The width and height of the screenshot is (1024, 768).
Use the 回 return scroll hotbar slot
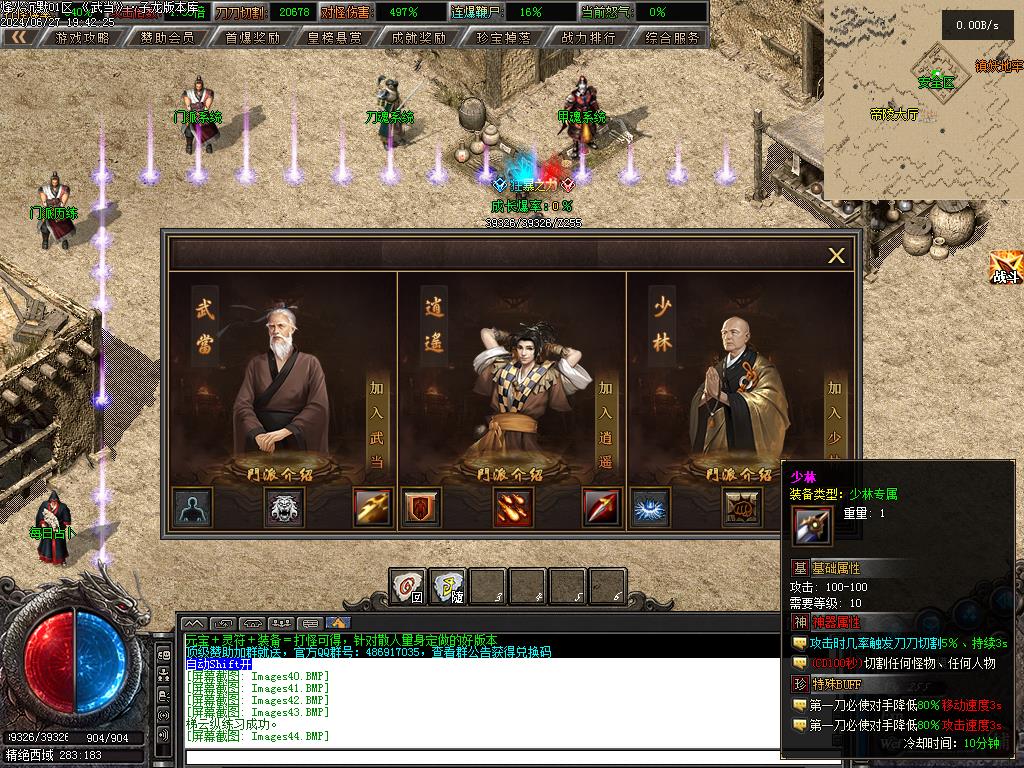click(408, 586)
